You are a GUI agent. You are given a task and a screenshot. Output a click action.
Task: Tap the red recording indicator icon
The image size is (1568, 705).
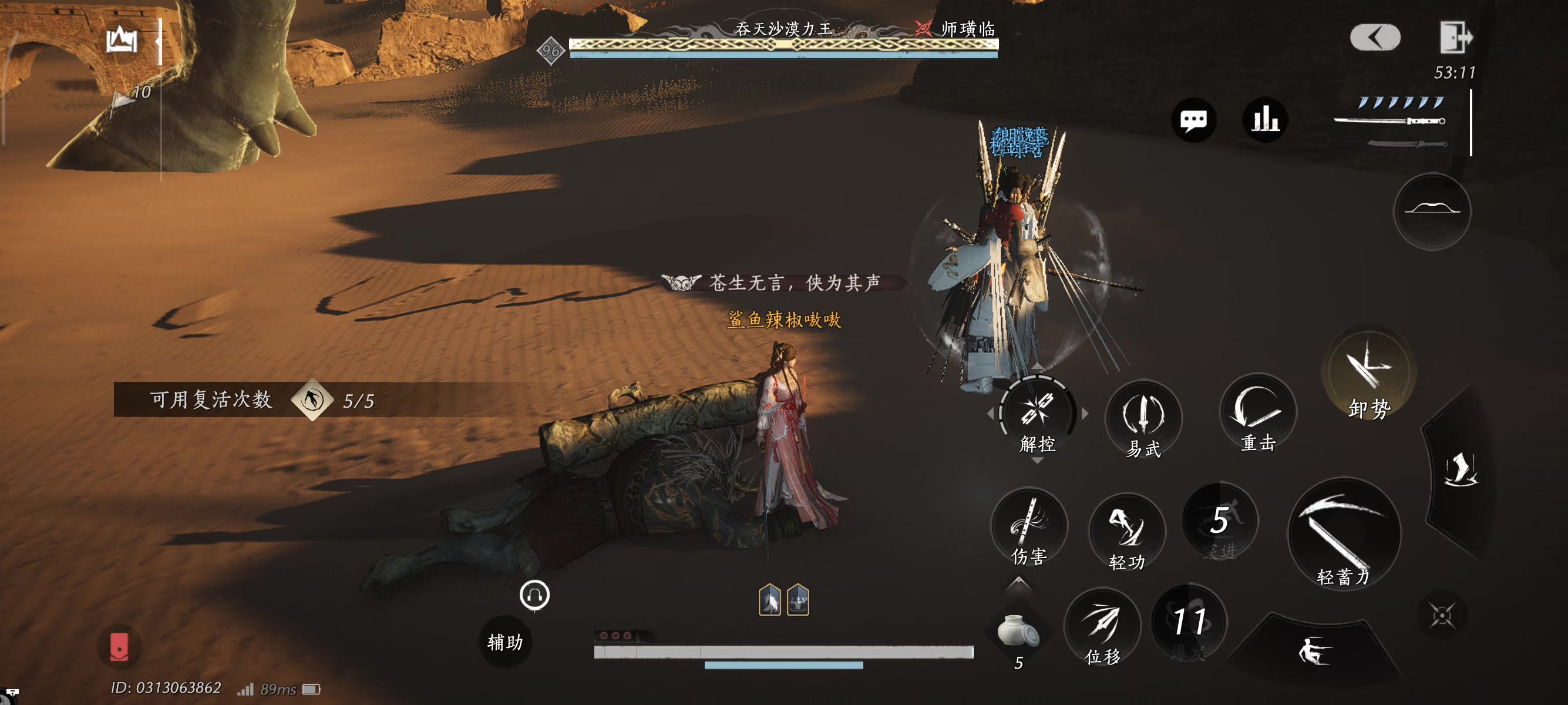point(119,647)
